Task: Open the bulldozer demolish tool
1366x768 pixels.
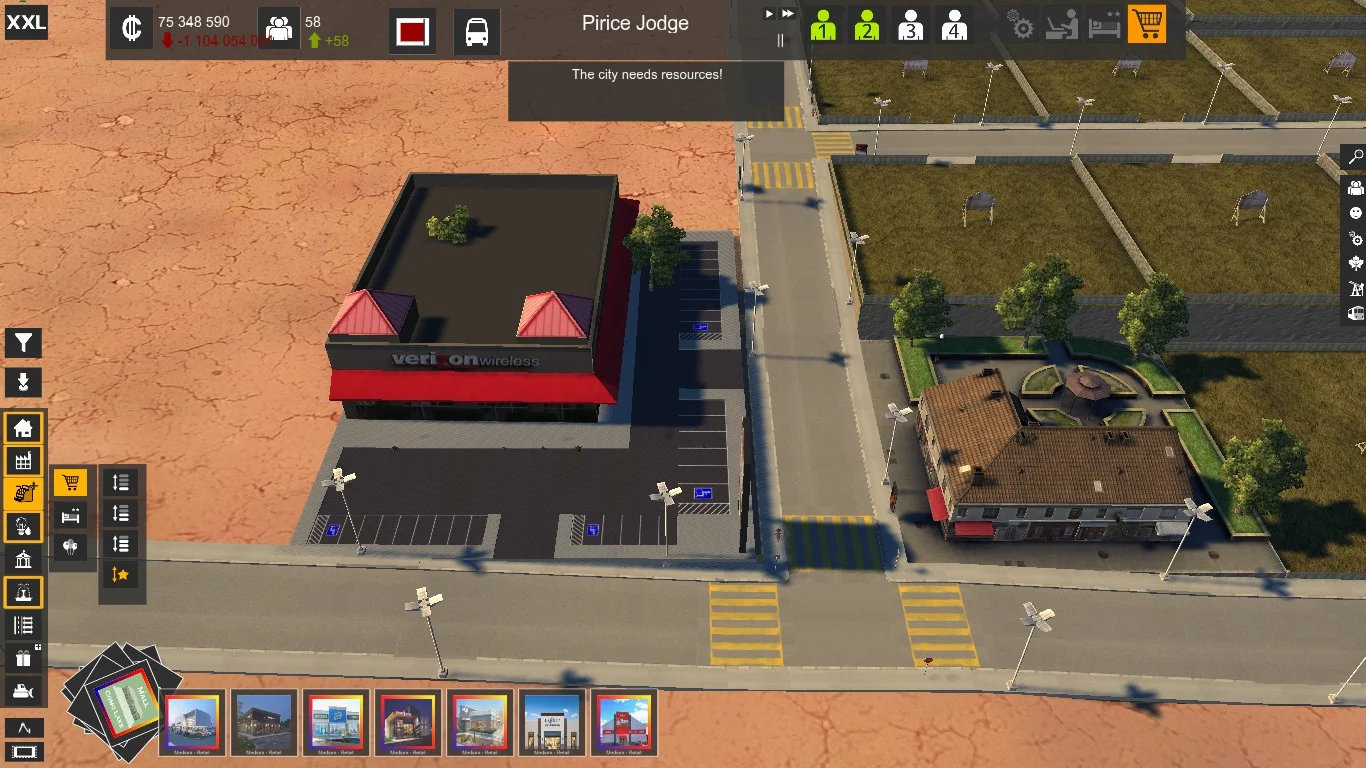Action: [x=23, y=691]
